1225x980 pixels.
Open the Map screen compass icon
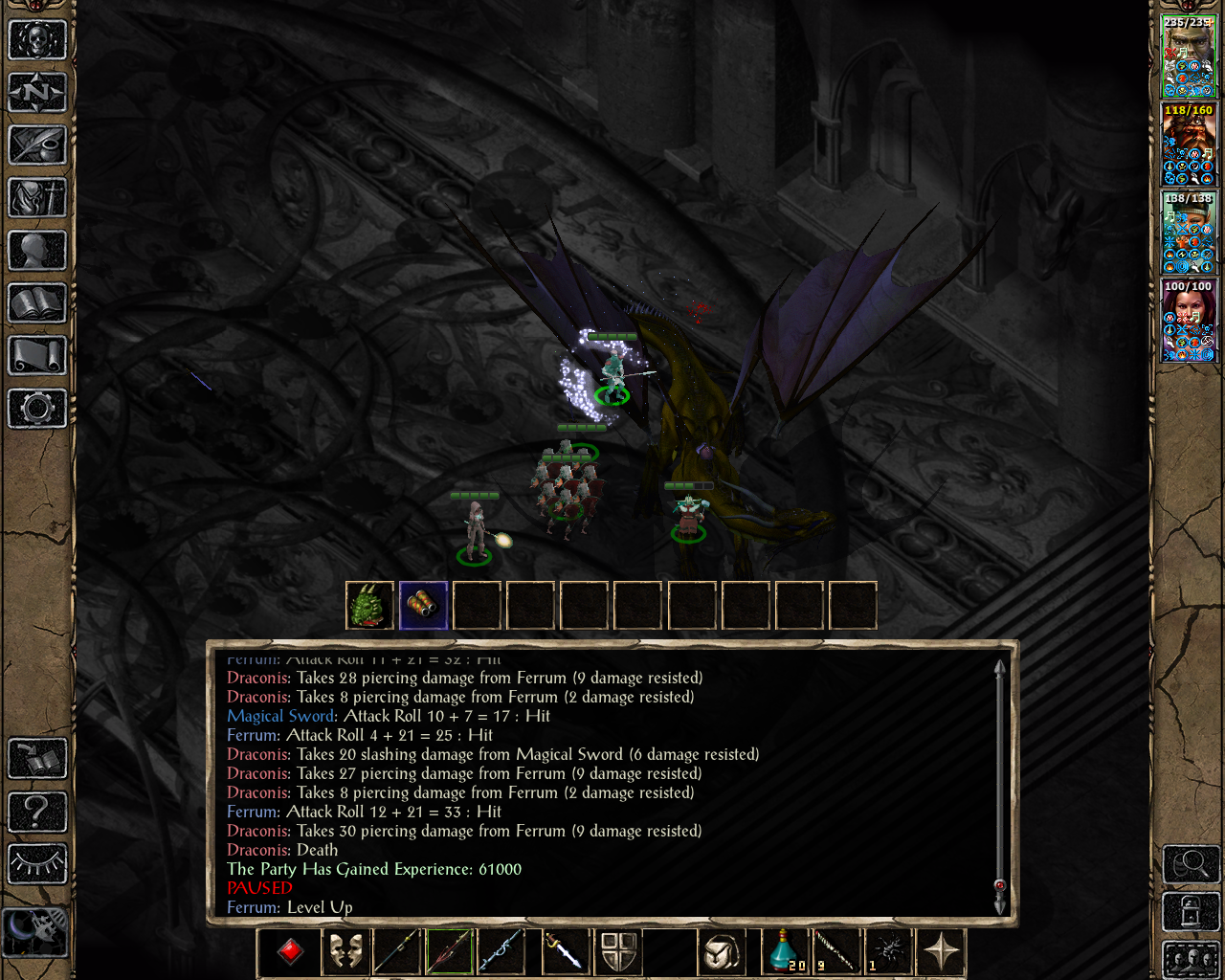point(36,92)
